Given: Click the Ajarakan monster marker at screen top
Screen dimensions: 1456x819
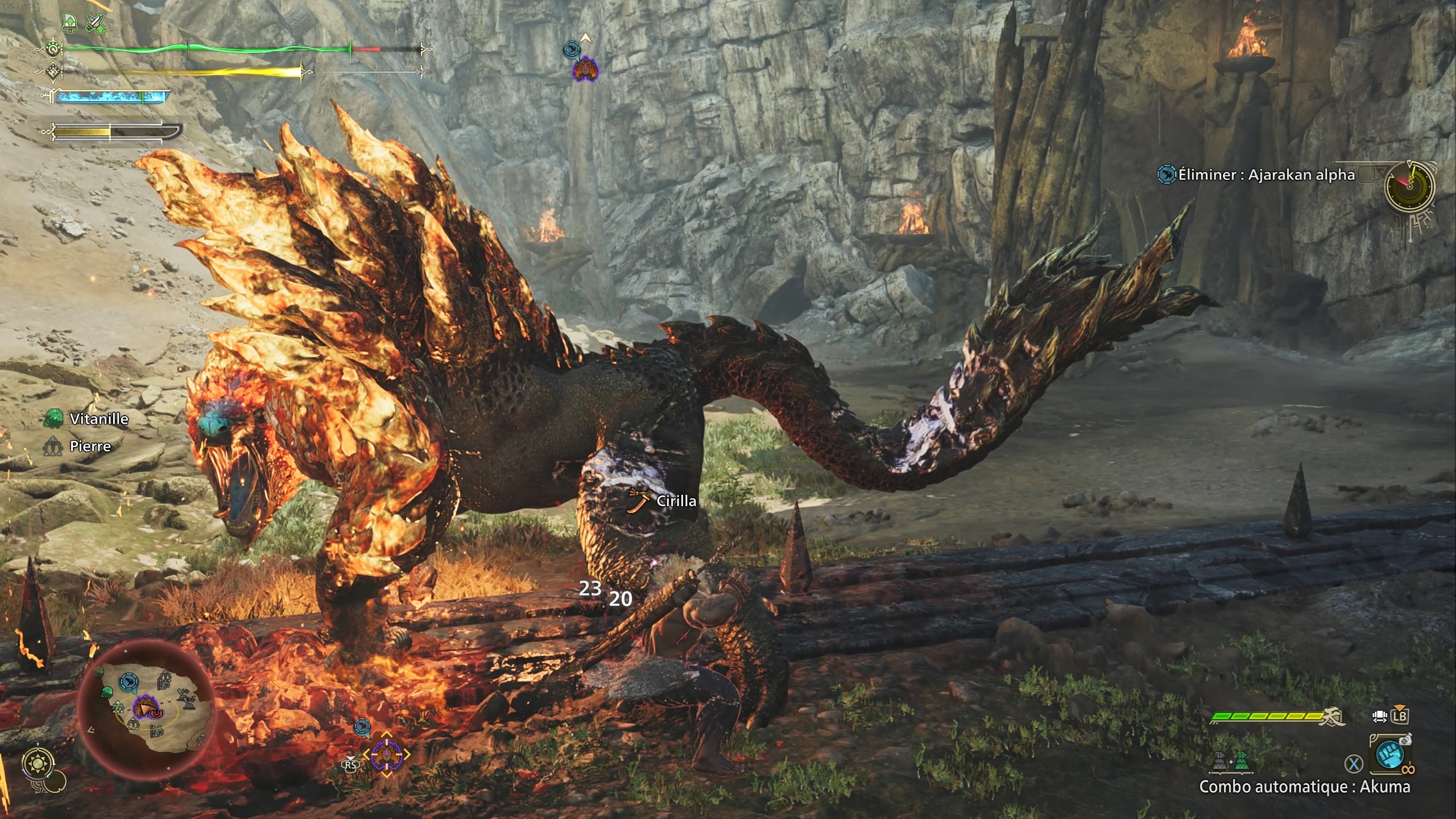Looking at the screenshot, I should click(585, 69).
